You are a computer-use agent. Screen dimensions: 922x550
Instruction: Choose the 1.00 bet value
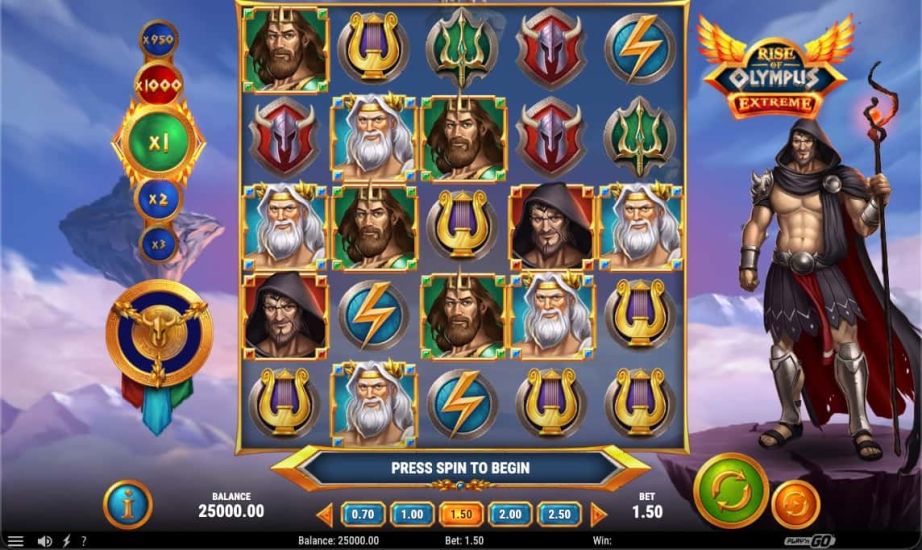[412, 514]
